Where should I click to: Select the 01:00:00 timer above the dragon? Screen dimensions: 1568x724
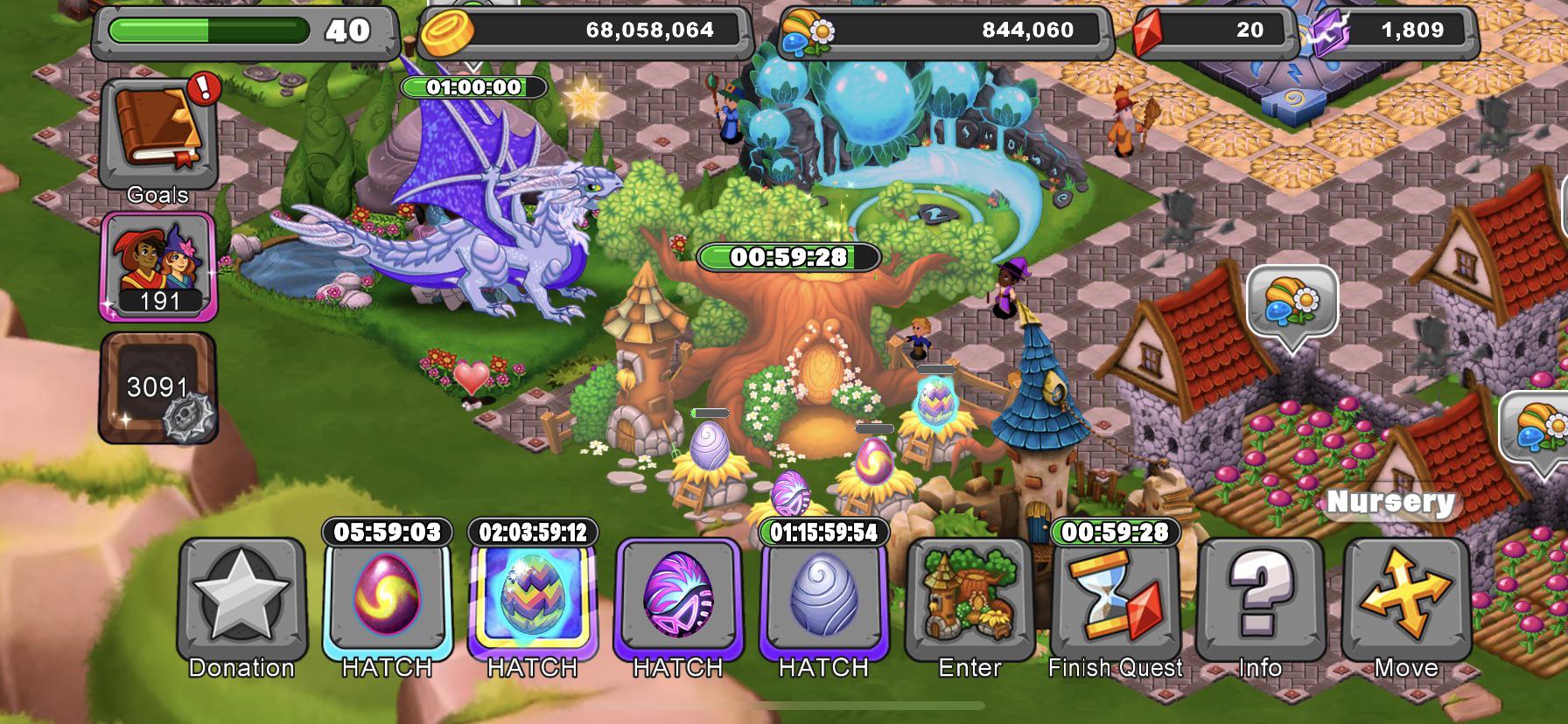coord(475,87)
